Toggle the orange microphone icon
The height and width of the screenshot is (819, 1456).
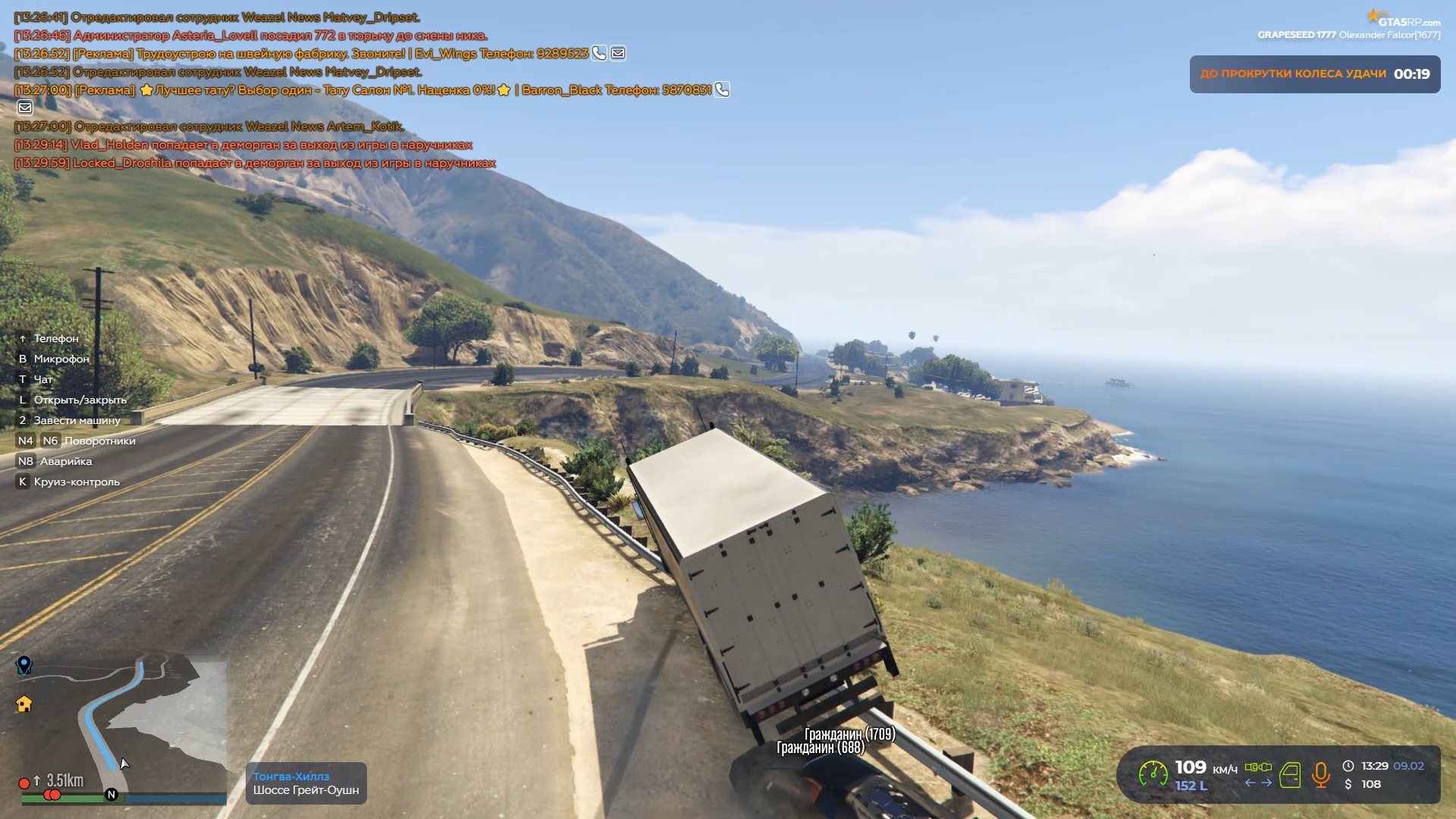coord(1320,775)
